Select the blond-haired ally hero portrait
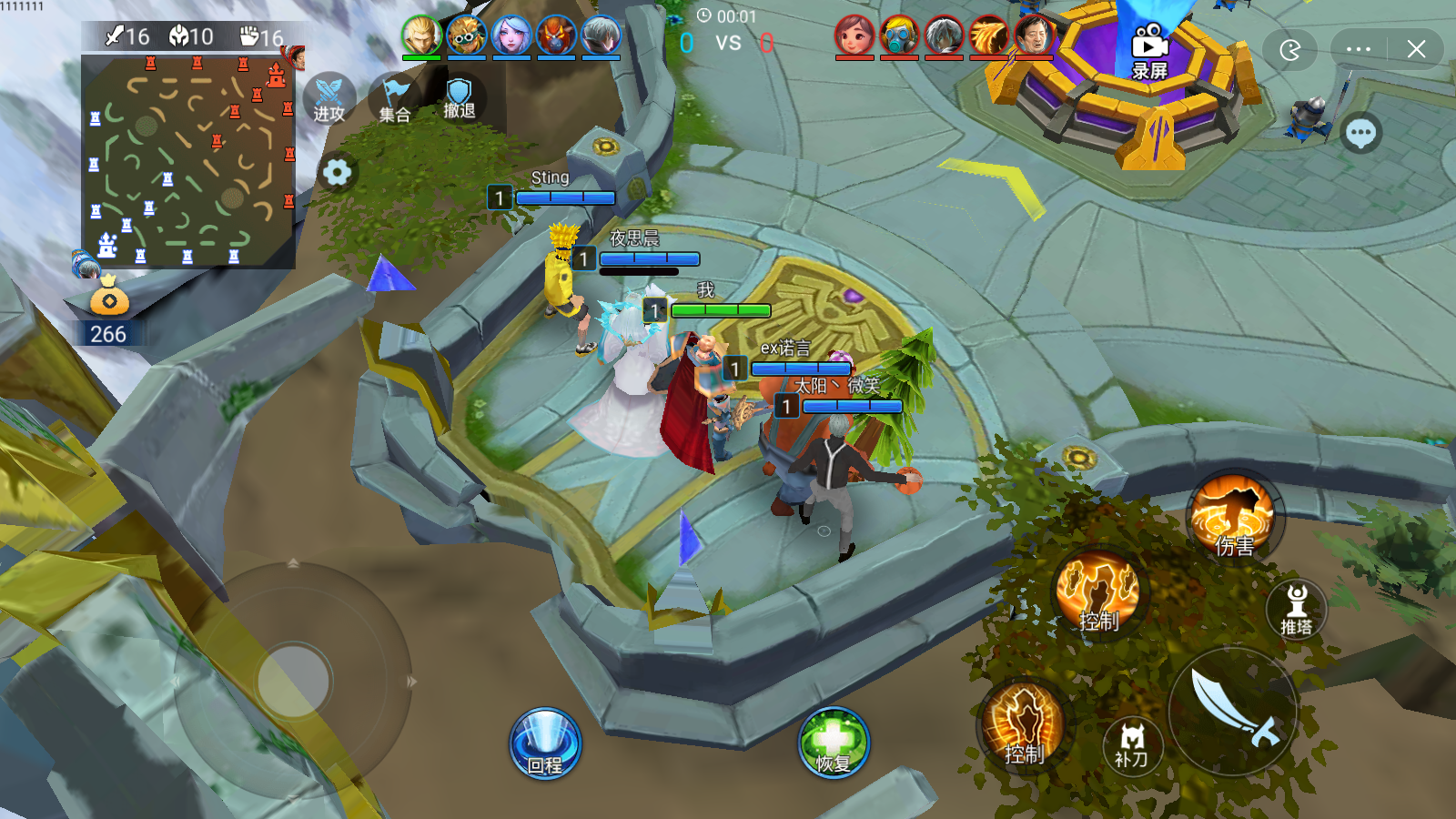This screenshot has height=819, width=1456. [421, 35]
